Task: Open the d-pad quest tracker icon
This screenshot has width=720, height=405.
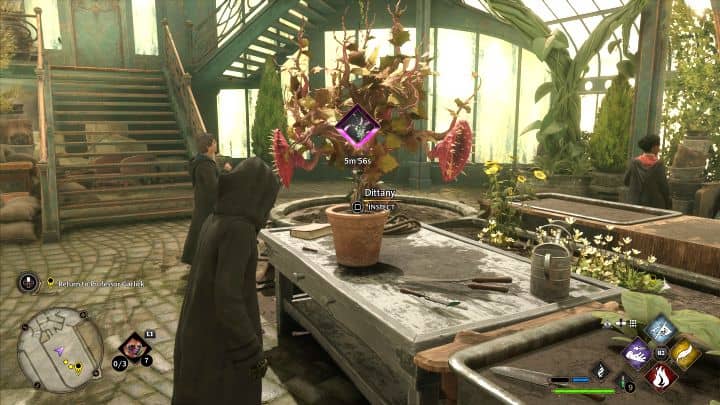Action: coord(28,283)
